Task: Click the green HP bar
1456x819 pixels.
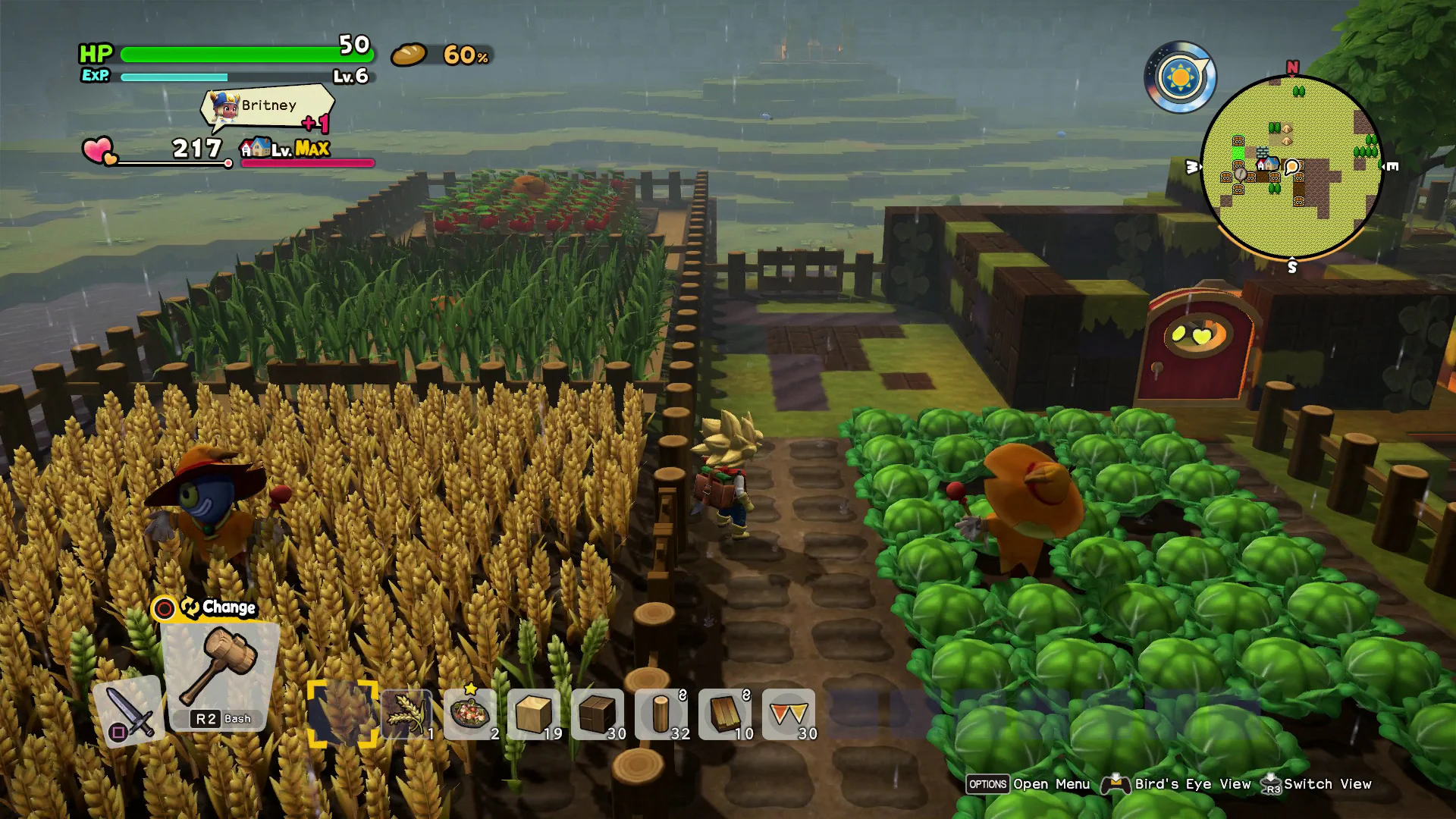Action: click(243, 55)
